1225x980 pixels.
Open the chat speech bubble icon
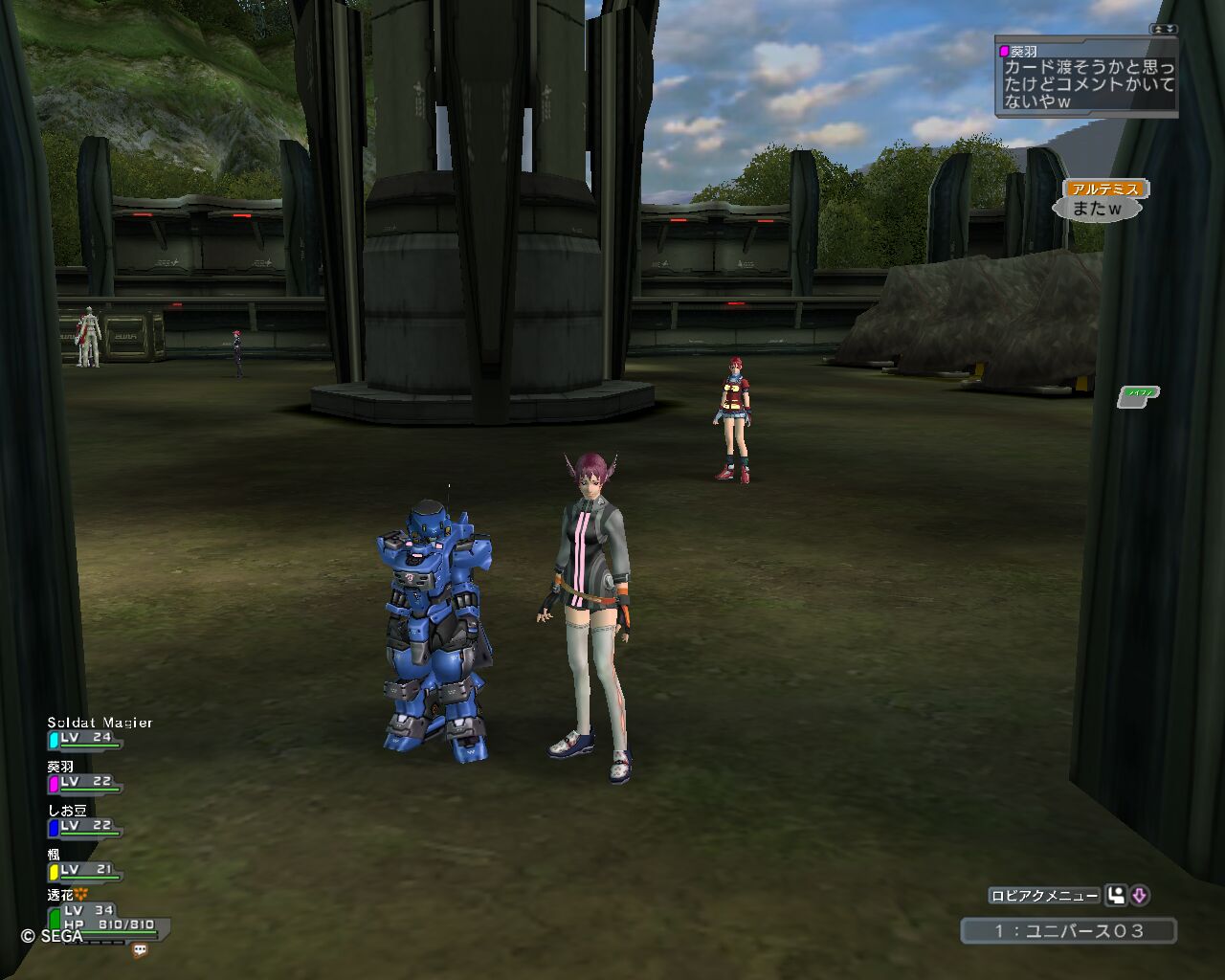(x=141, y=950)
